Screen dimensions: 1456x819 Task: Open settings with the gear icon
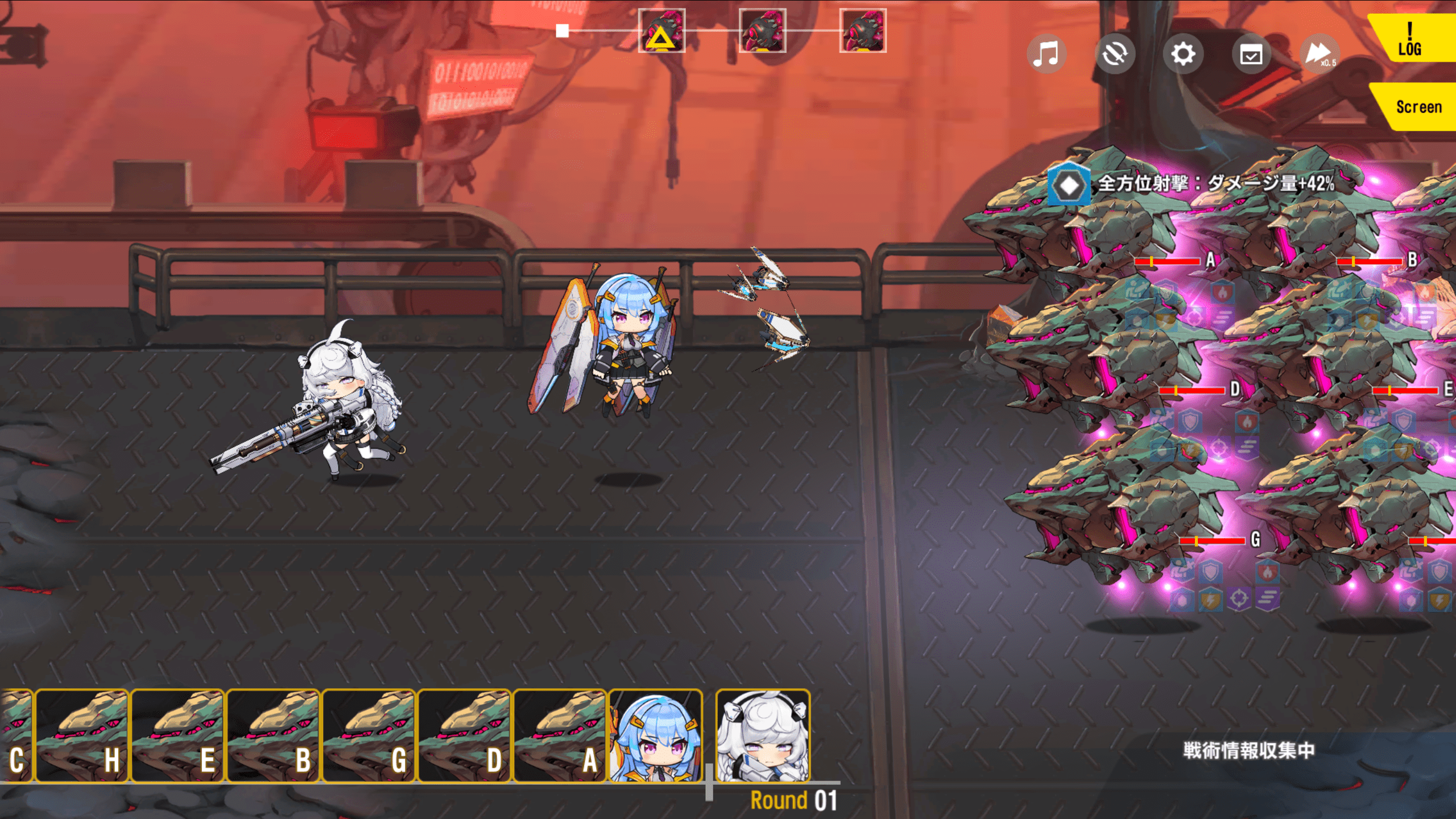pyautogui.click(x=1183, y=55)
